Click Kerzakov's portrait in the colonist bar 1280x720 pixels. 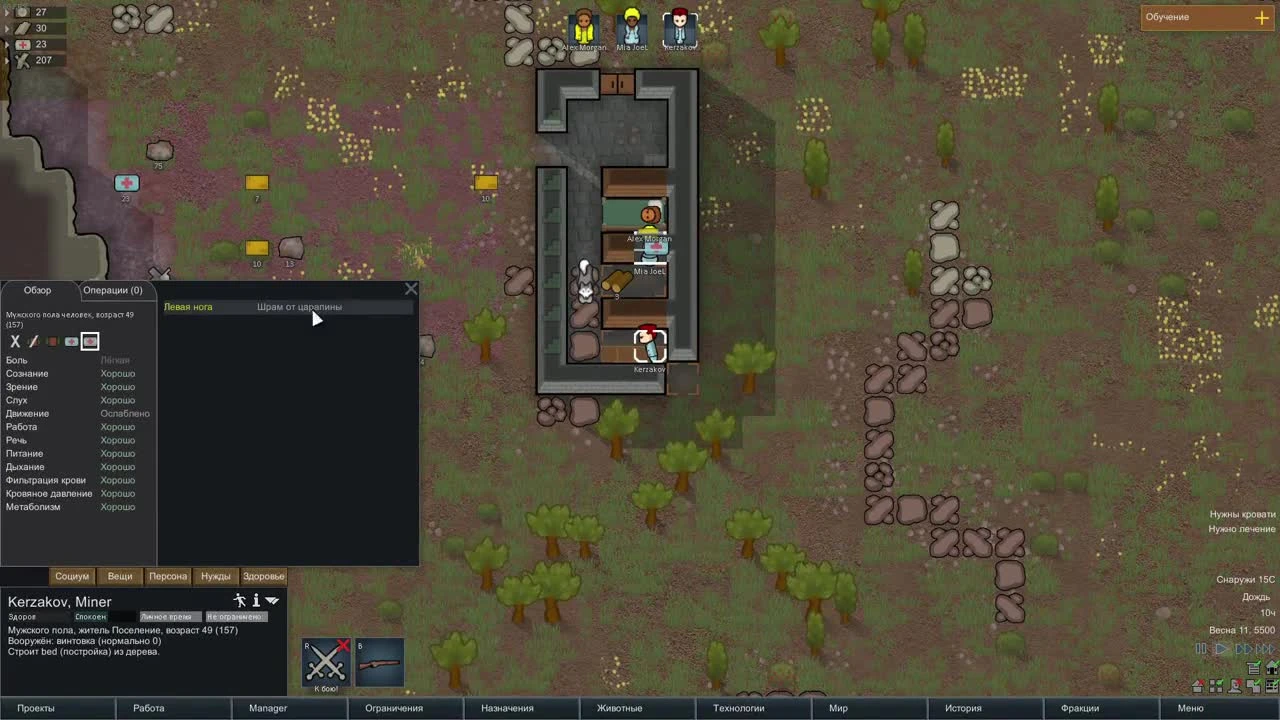679,27
